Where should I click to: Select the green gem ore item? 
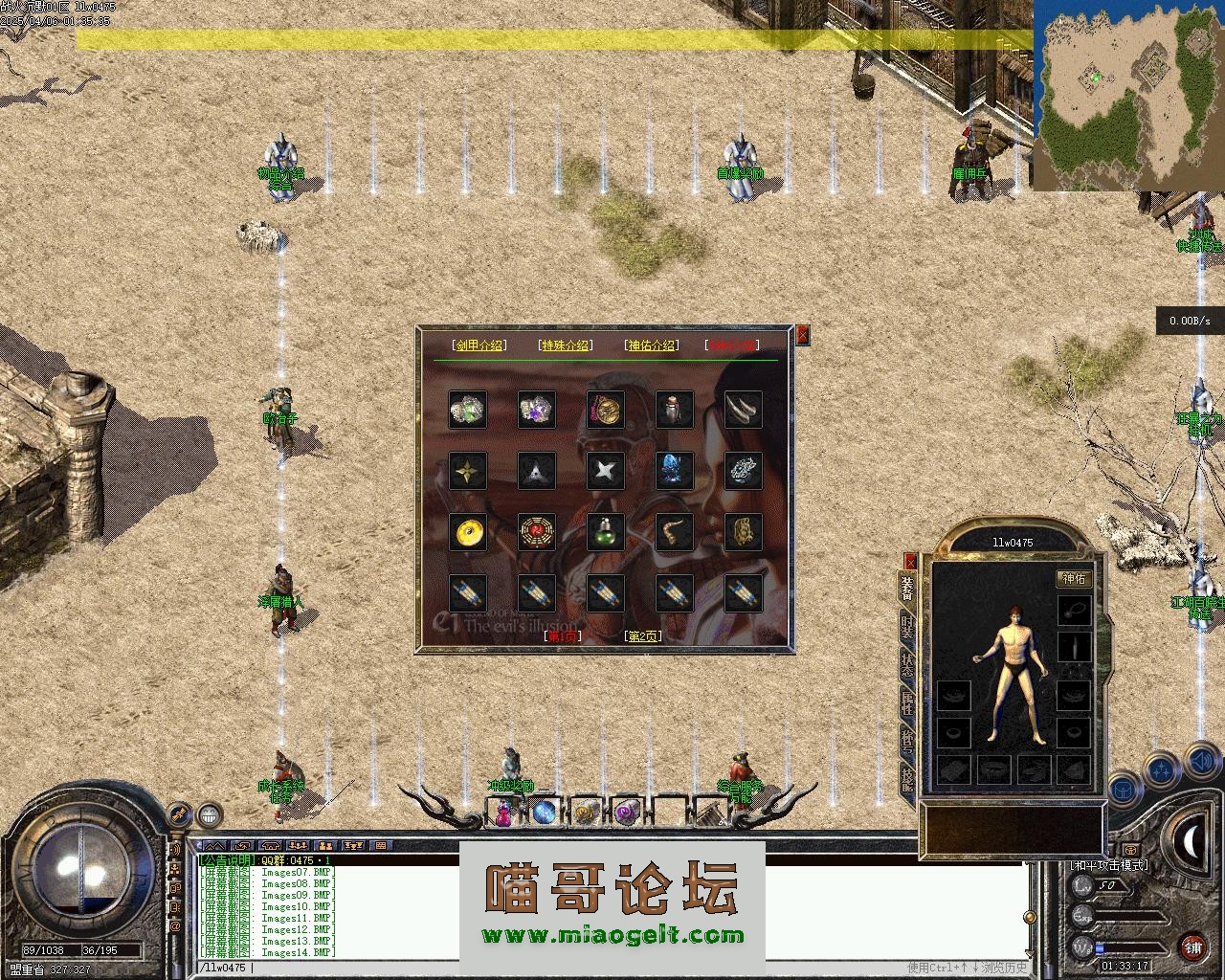468,410
